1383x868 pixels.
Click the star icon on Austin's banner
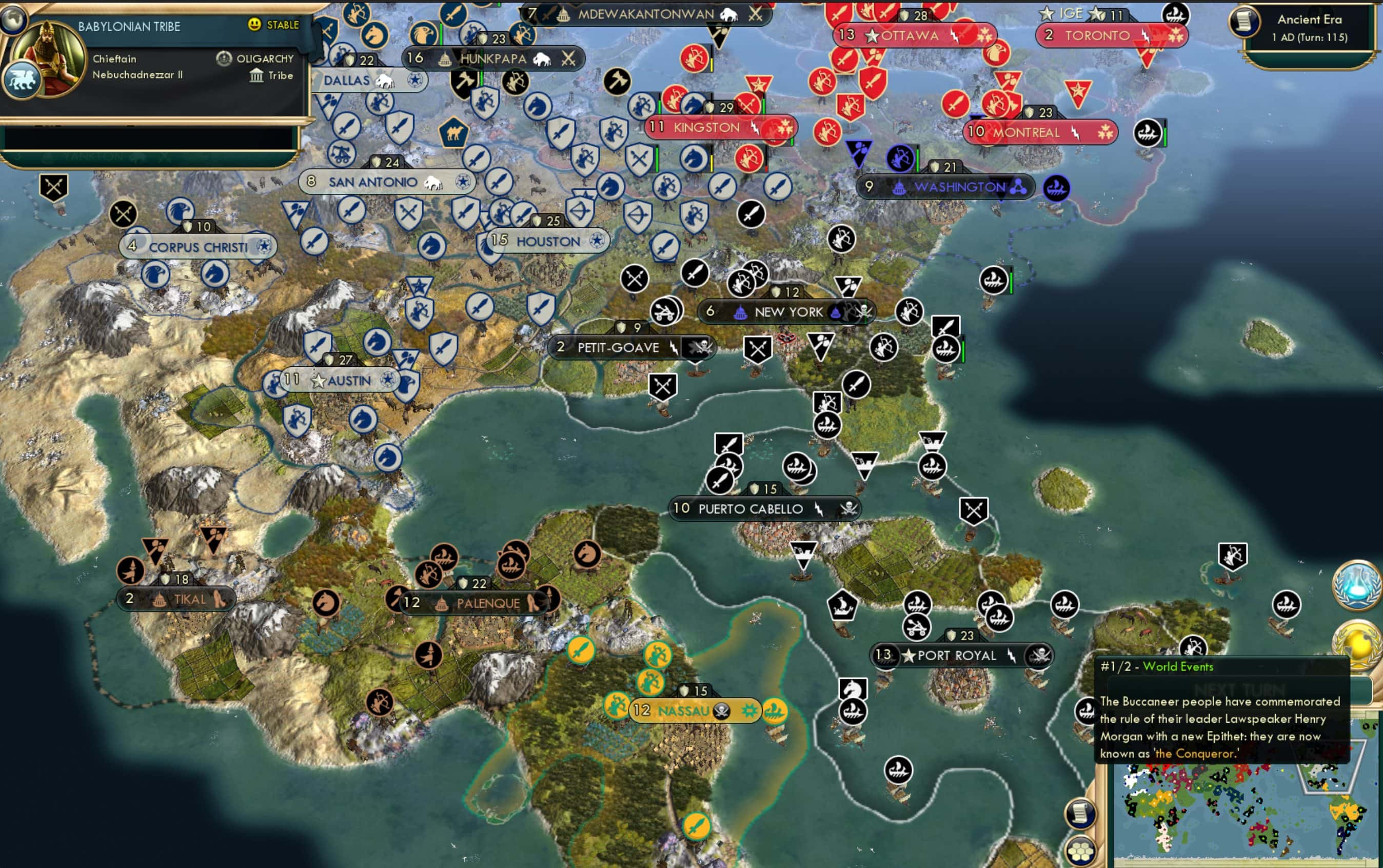pyautogui.click(x=318, y=380)
